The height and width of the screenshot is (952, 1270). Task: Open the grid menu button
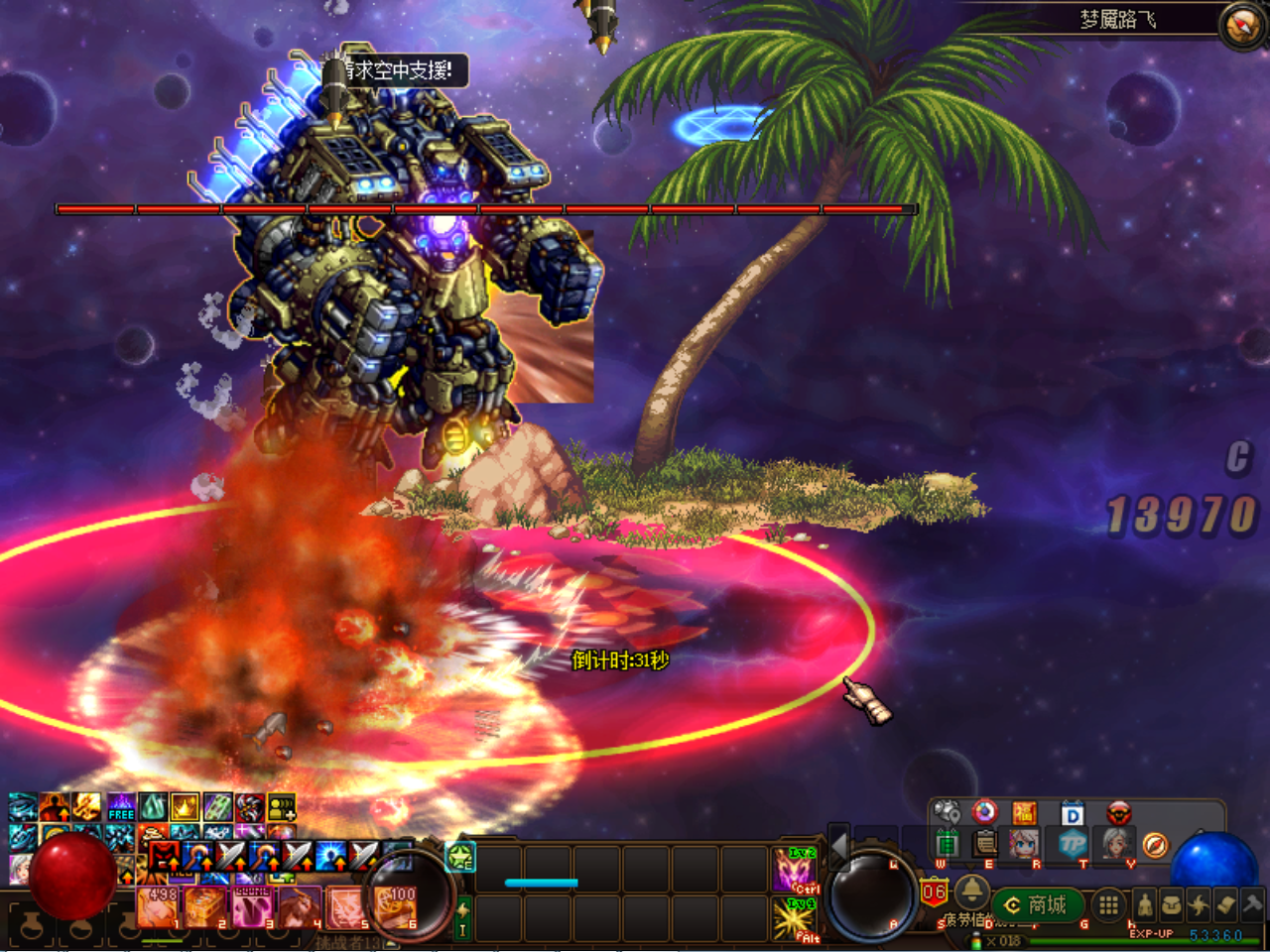click(1108, 904)
